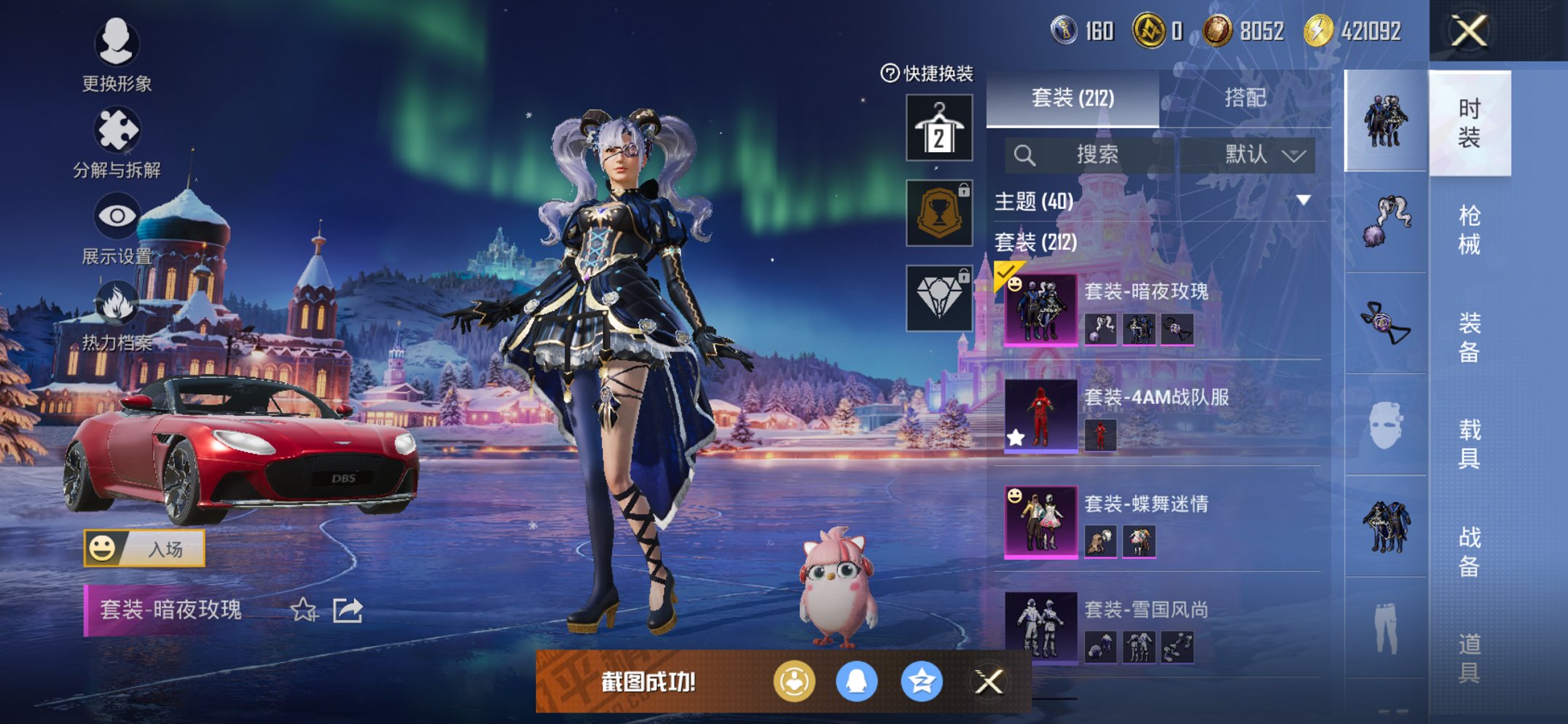Share the outfit via the share arrow icon

tap(348, 610)
